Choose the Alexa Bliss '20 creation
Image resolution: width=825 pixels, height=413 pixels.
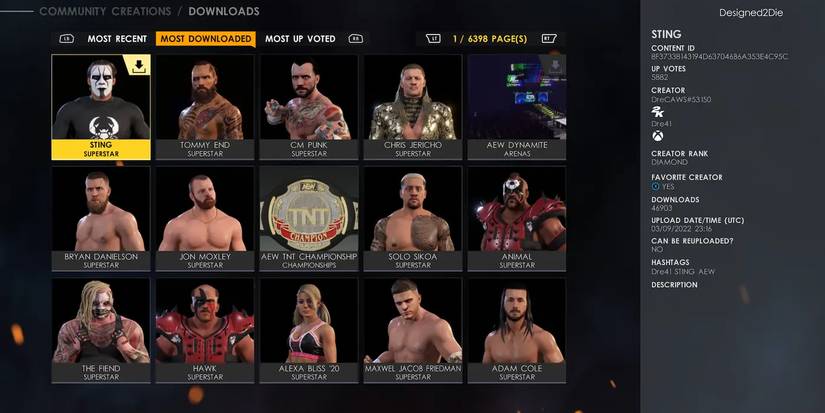point(309,328)
